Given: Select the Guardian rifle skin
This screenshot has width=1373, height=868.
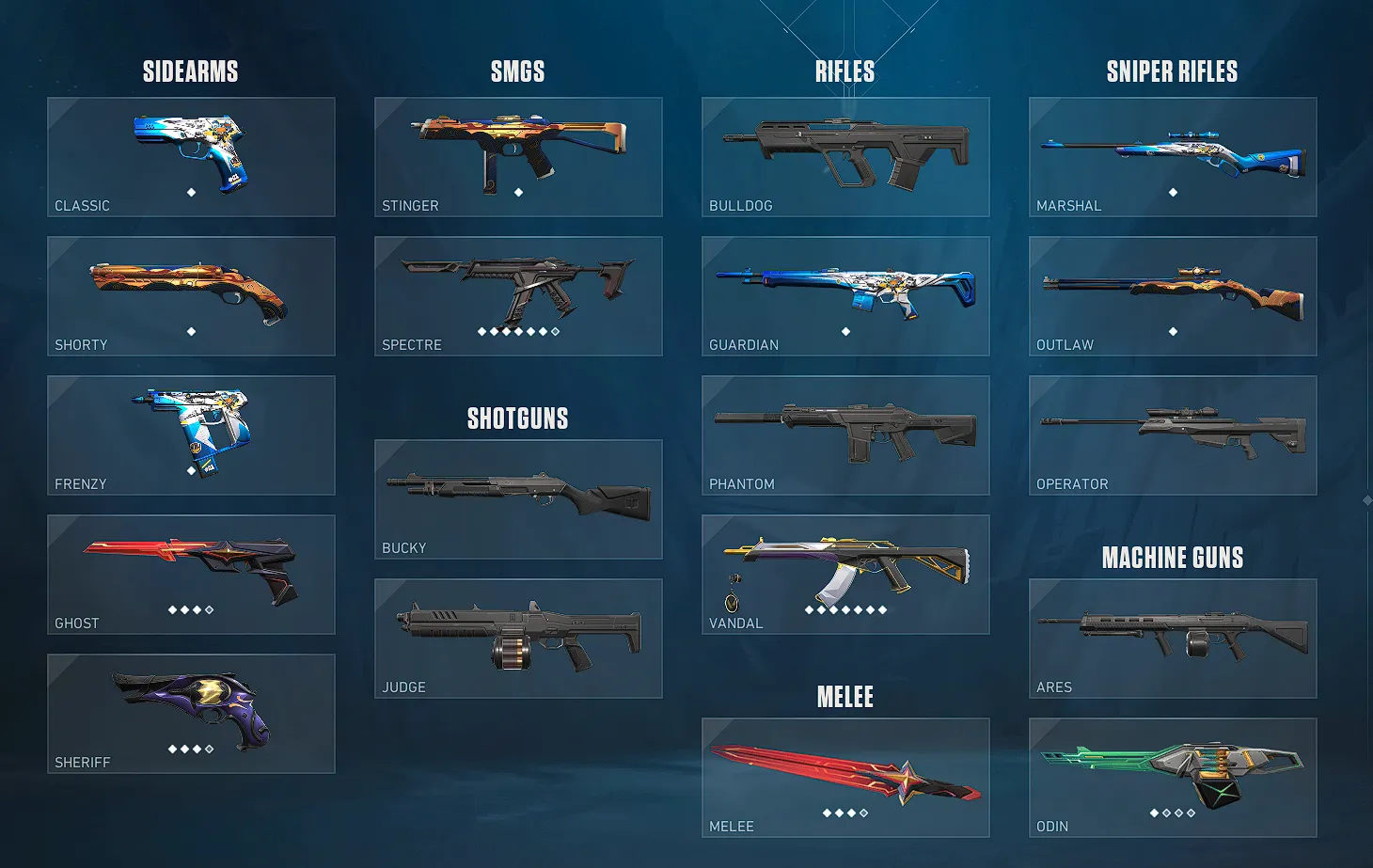Looking at the screenshot, I should pos(844,296).
